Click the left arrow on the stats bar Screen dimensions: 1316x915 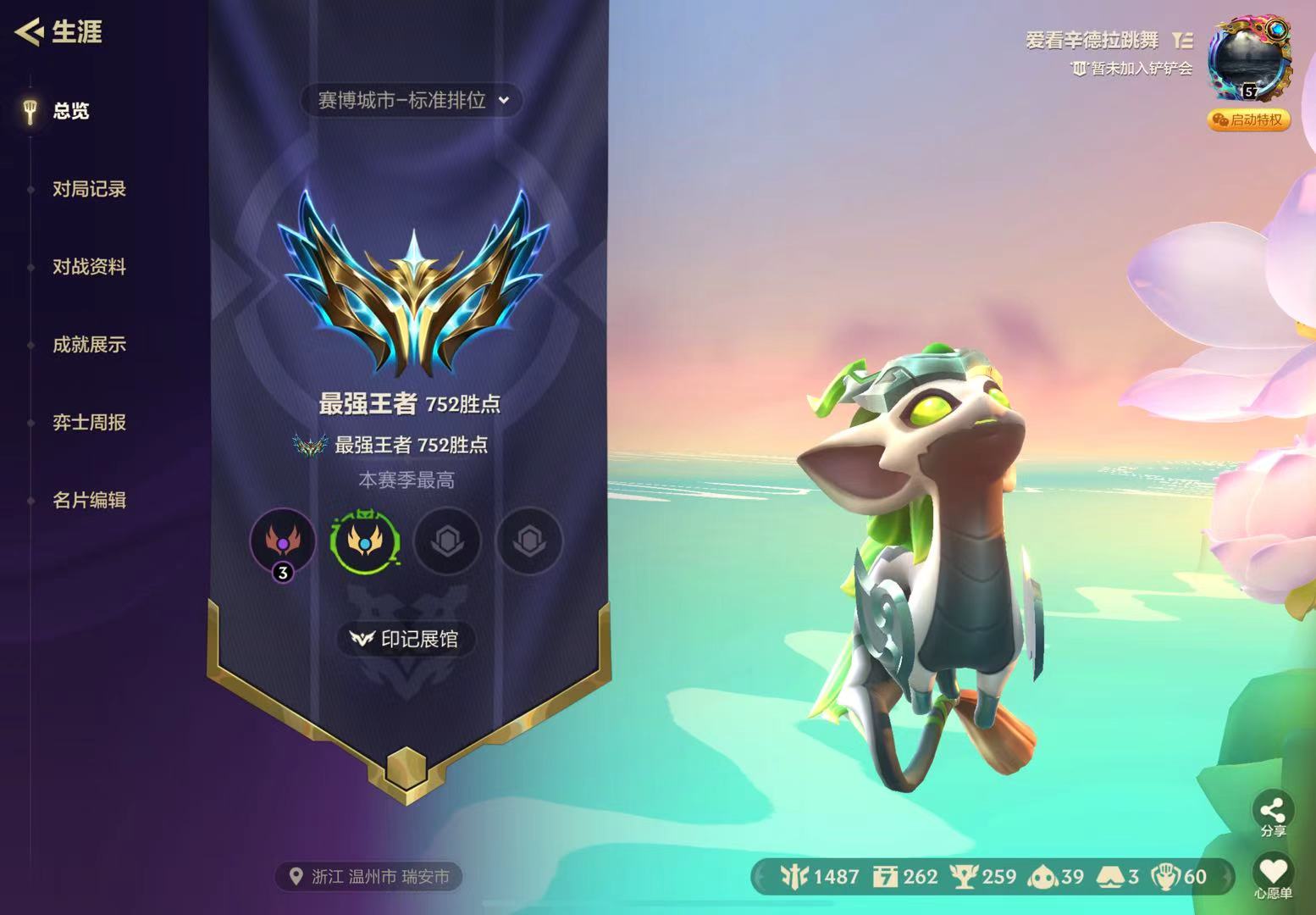tap(759, 877)
